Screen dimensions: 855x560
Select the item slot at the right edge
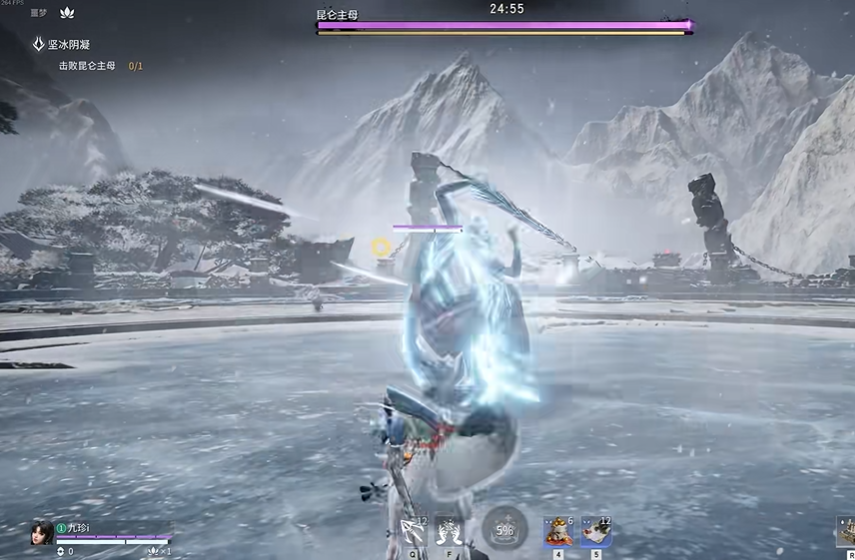click(x=846, y=531)
